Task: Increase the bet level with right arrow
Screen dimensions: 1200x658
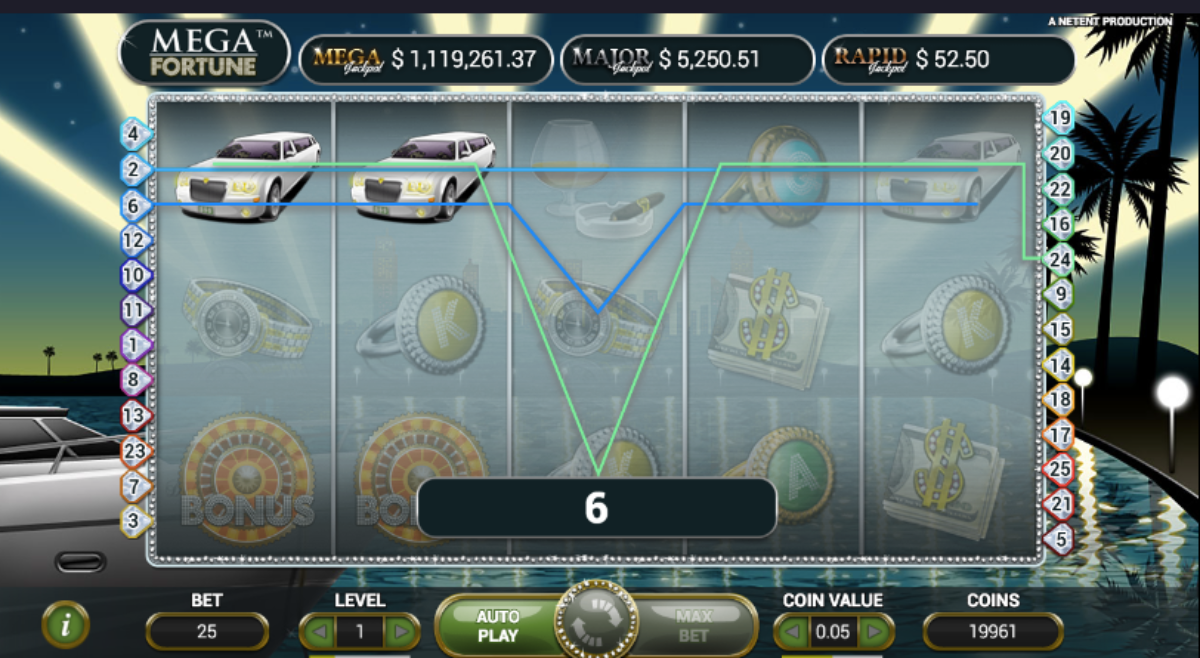Action: 401,632
